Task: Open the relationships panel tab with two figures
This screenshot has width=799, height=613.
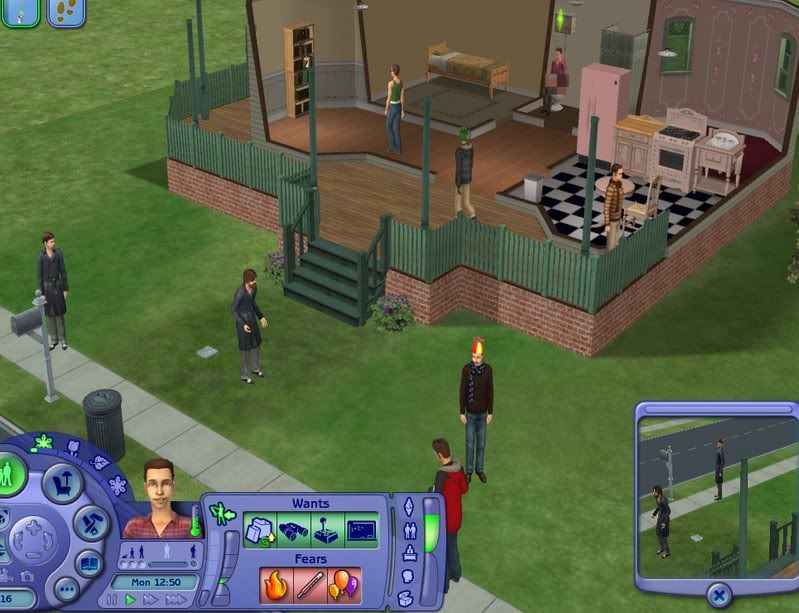Action: [x=409, y=530]
